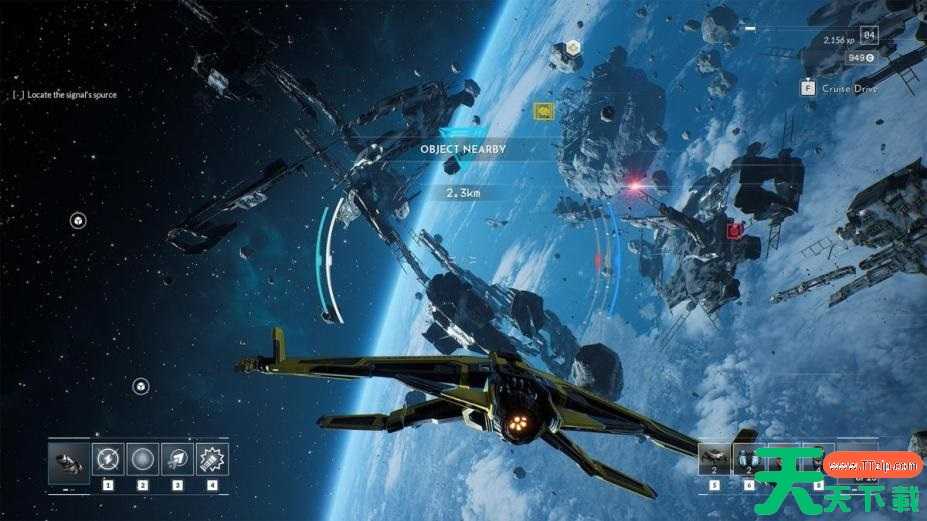Activate the crossed-out lightning bolt device
927x521 pixels.
108,460
